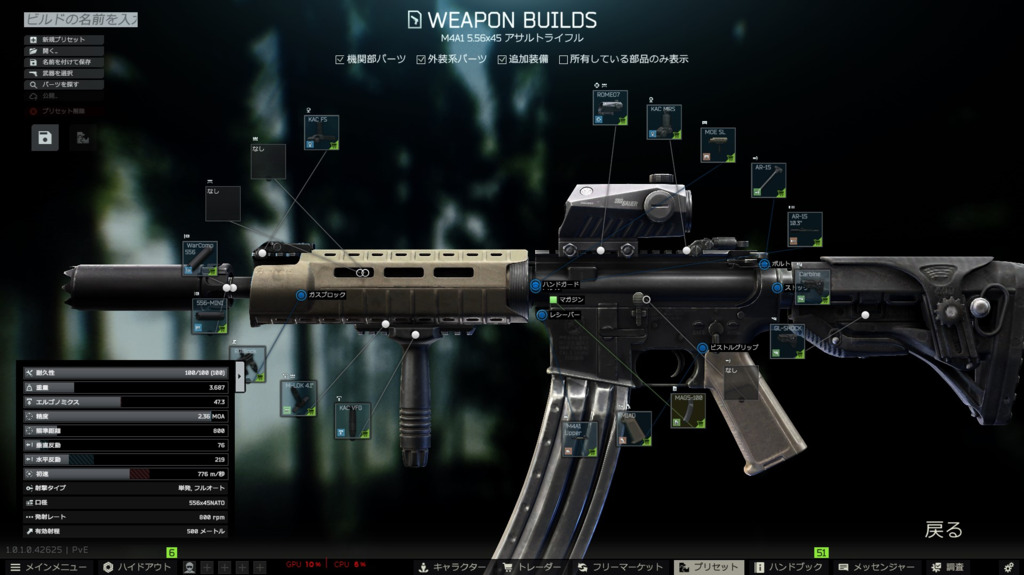Switch to the フリーマーケット tab

(620, 567)
